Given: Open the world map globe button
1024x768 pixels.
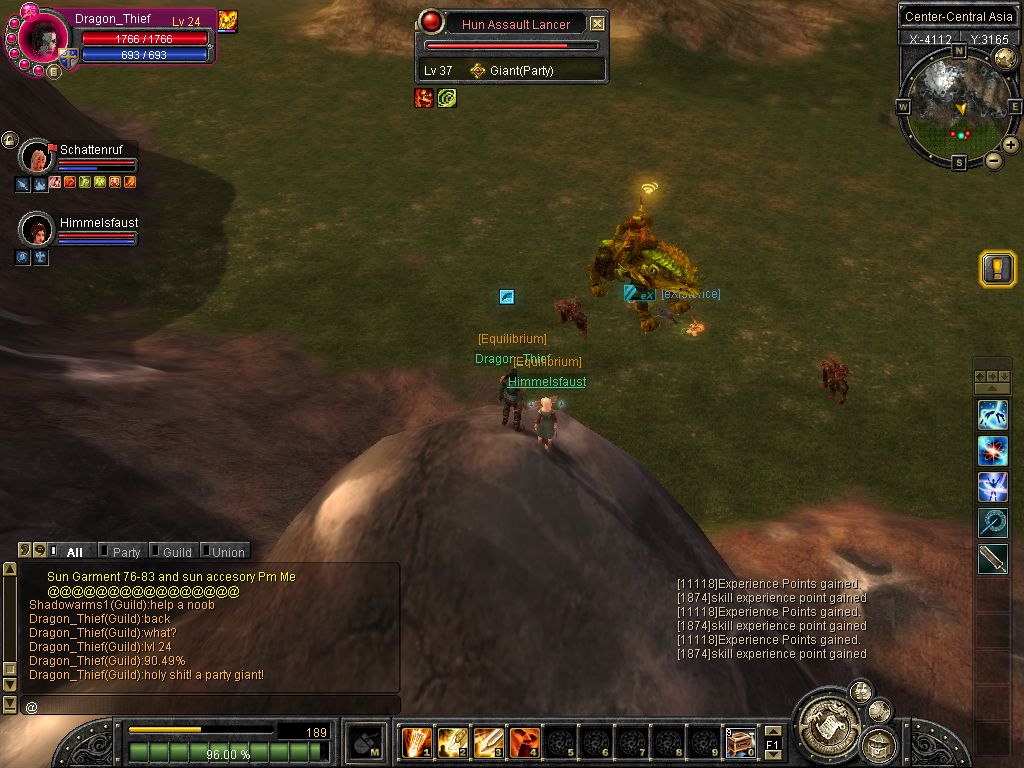Looking at the screenshot, I should click(1005, 57).
